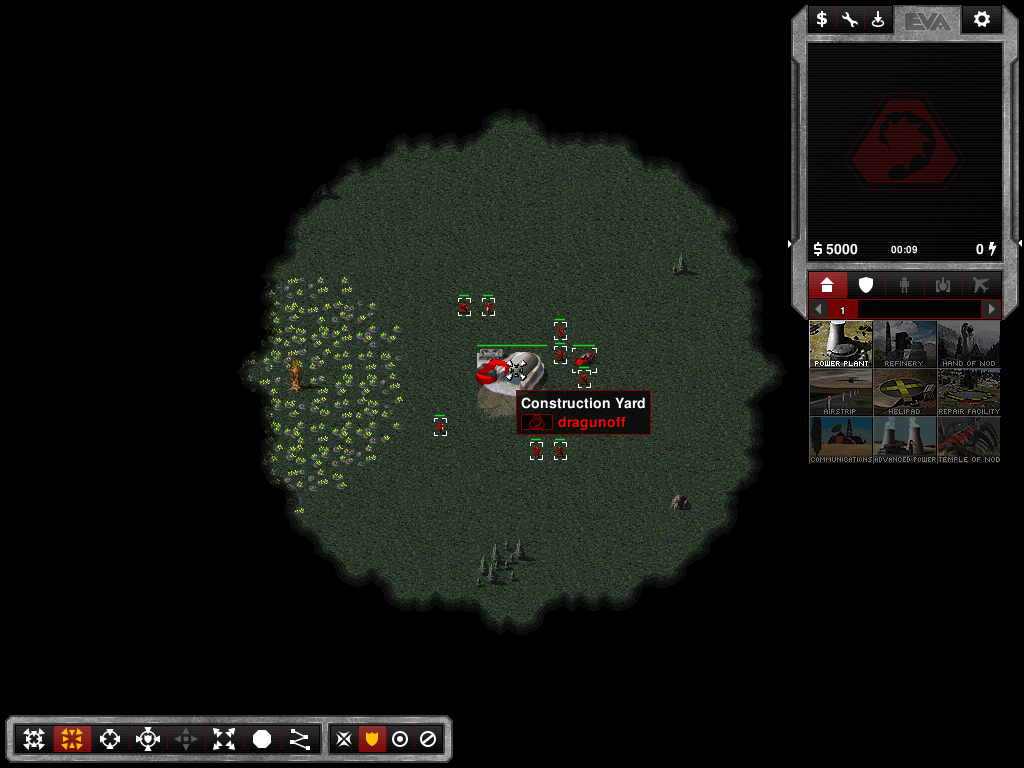Click the stop octagon command
This screenshot has width=1024, height=768.
(x=262, y=739)
